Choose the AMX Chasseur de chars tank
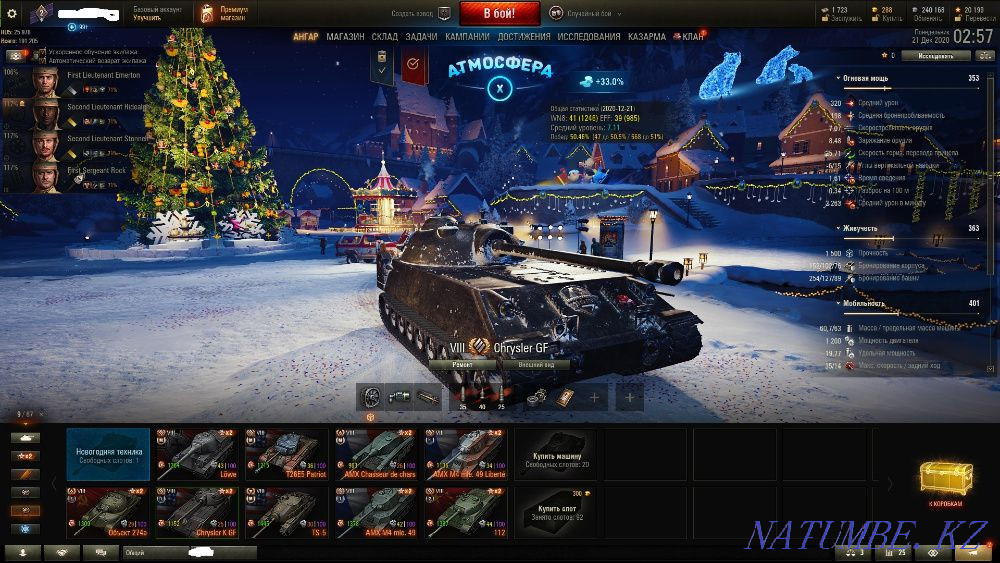The width and height of the screenshot is (1000, 563). click(x=375, y=453)
